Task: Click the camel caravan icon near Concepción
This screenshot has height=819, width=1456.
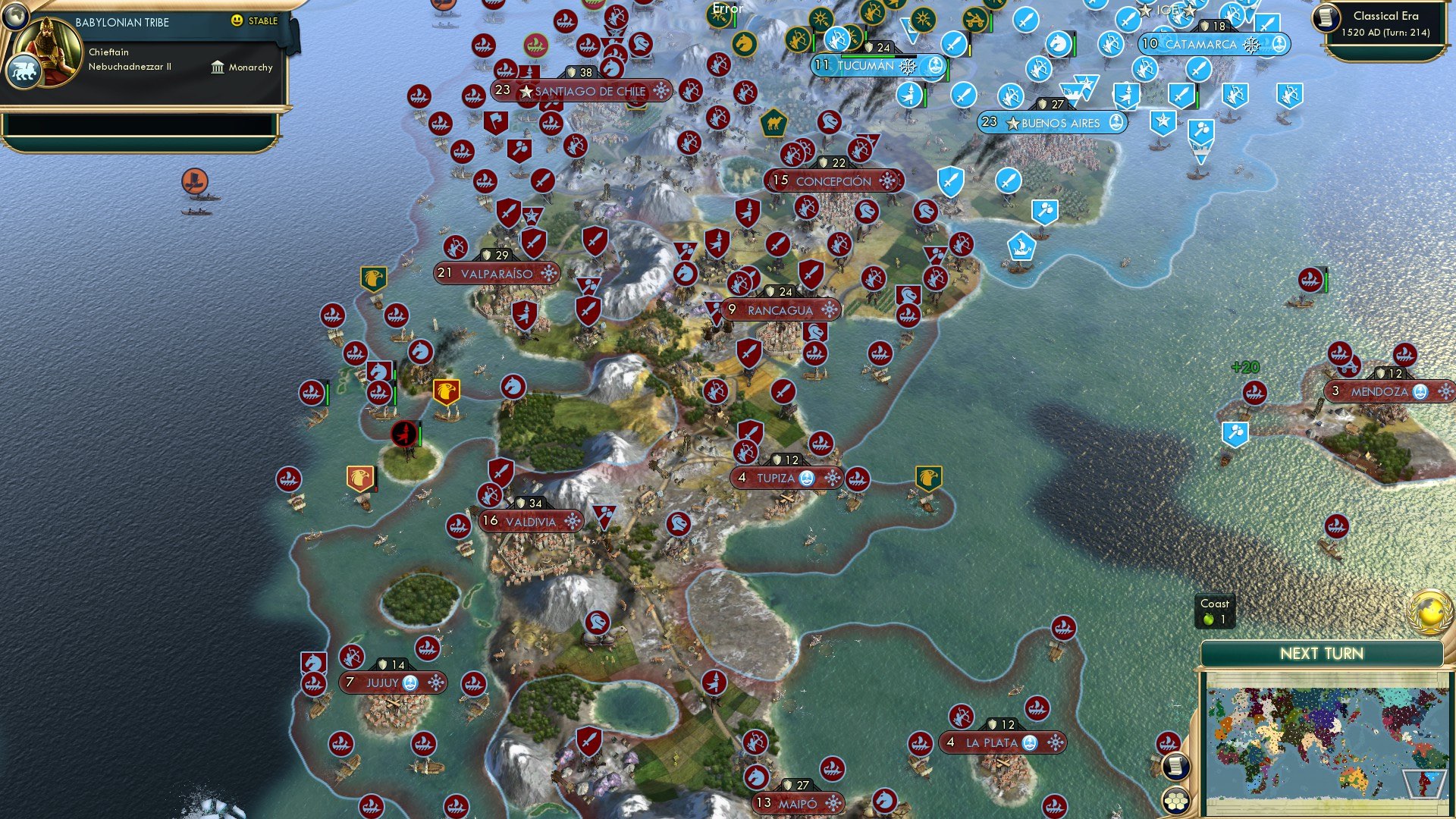Action: point(774,123)
